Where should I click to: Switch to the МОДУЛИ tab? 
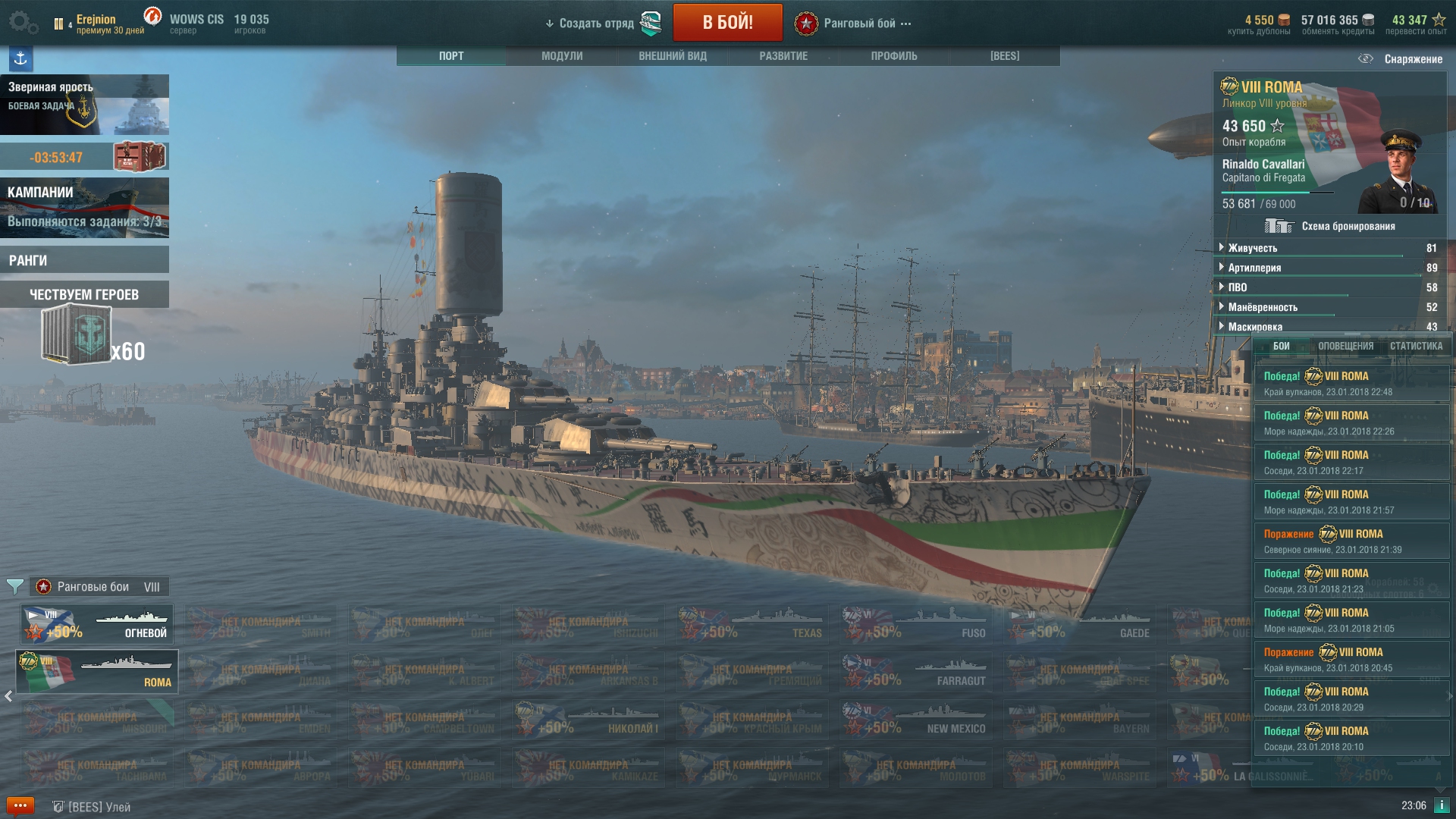coord(562,56)
